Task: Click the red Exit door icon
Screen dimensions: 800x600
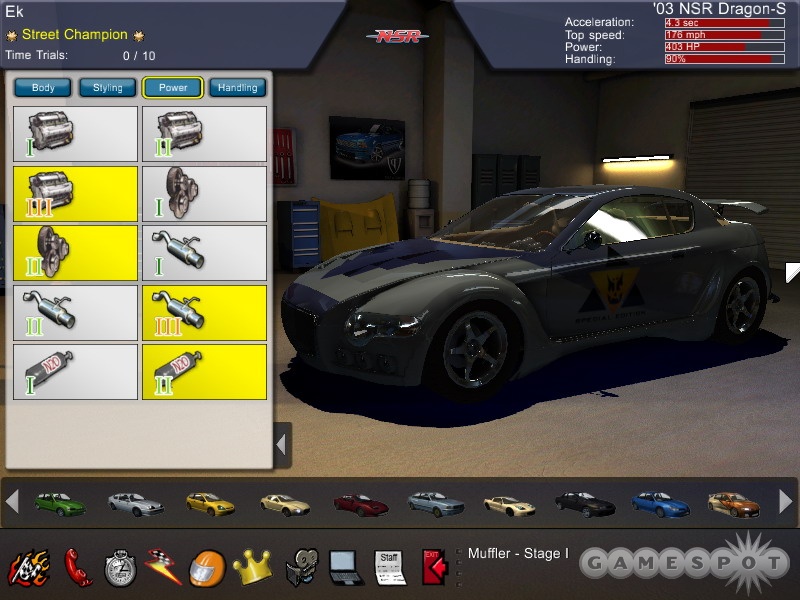Action: pos(432,566)
